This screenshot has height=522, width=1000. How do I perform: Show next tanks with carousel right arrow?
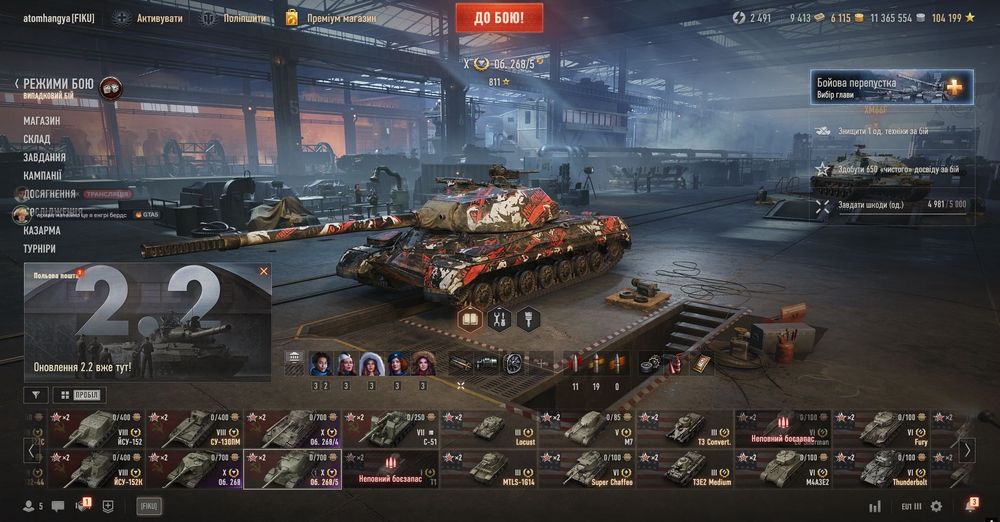pos(967,450)
